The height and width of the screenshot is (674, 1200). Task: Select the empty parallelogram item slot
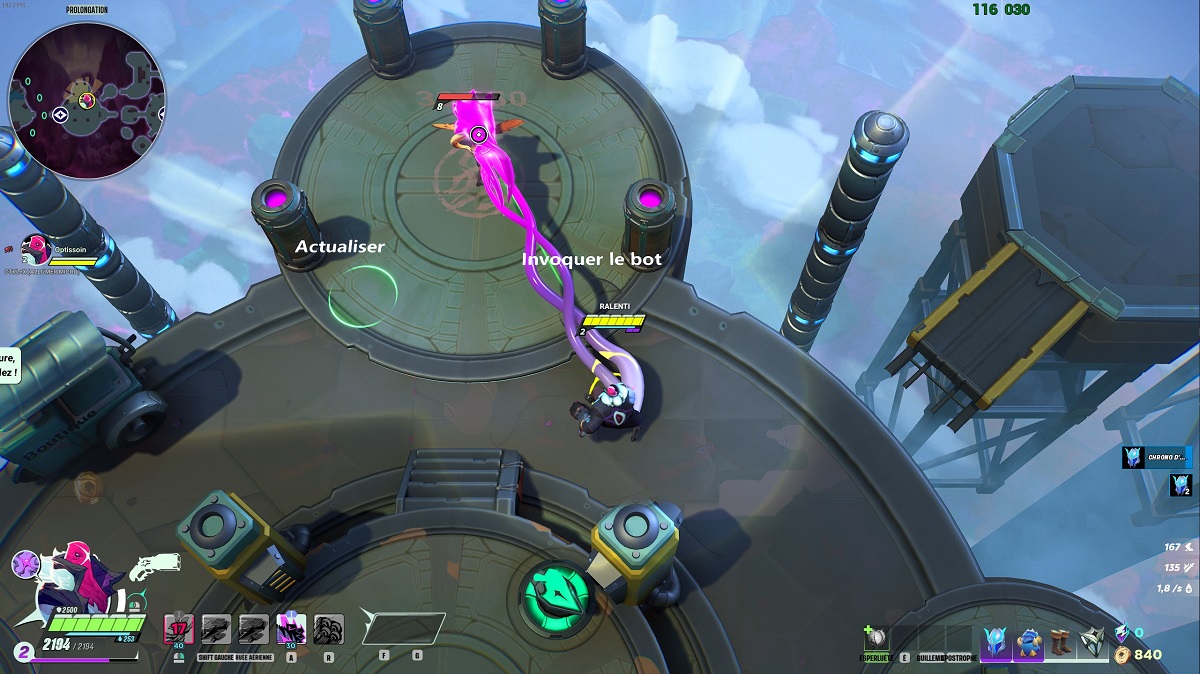403,628
